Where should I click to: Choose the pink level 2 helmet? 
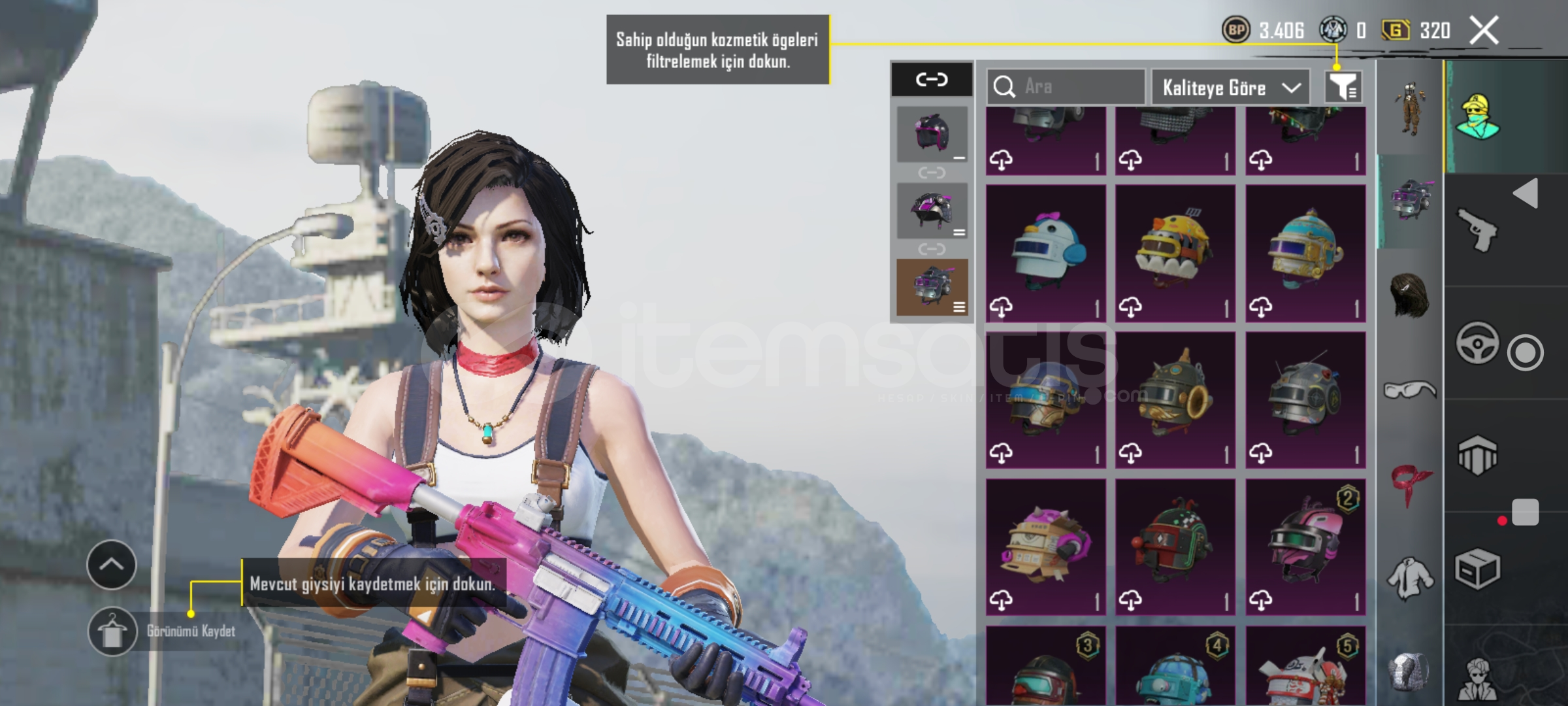[1305, 546]
